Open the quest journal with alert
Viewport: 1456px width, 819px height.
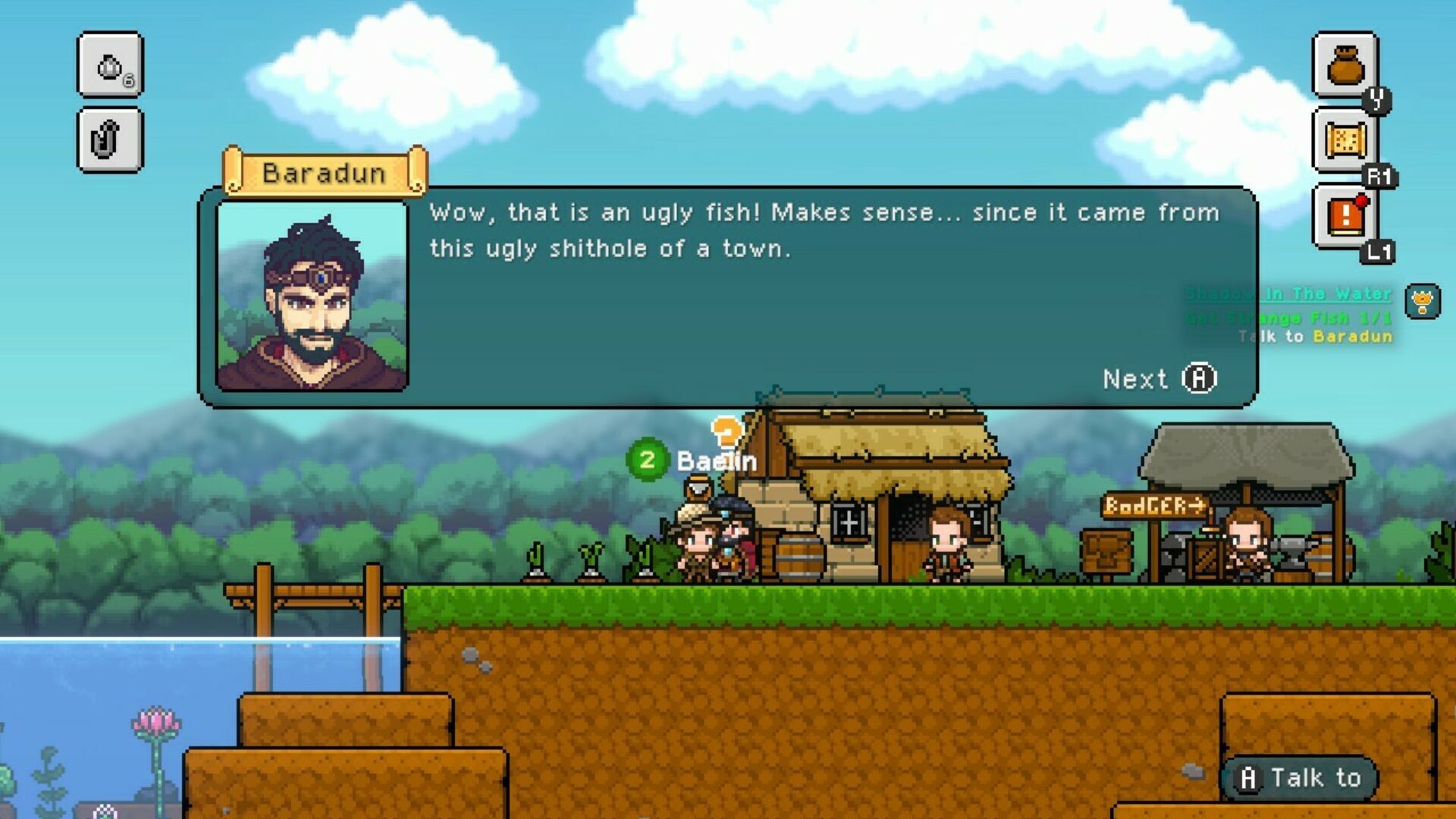(1345, 216)
